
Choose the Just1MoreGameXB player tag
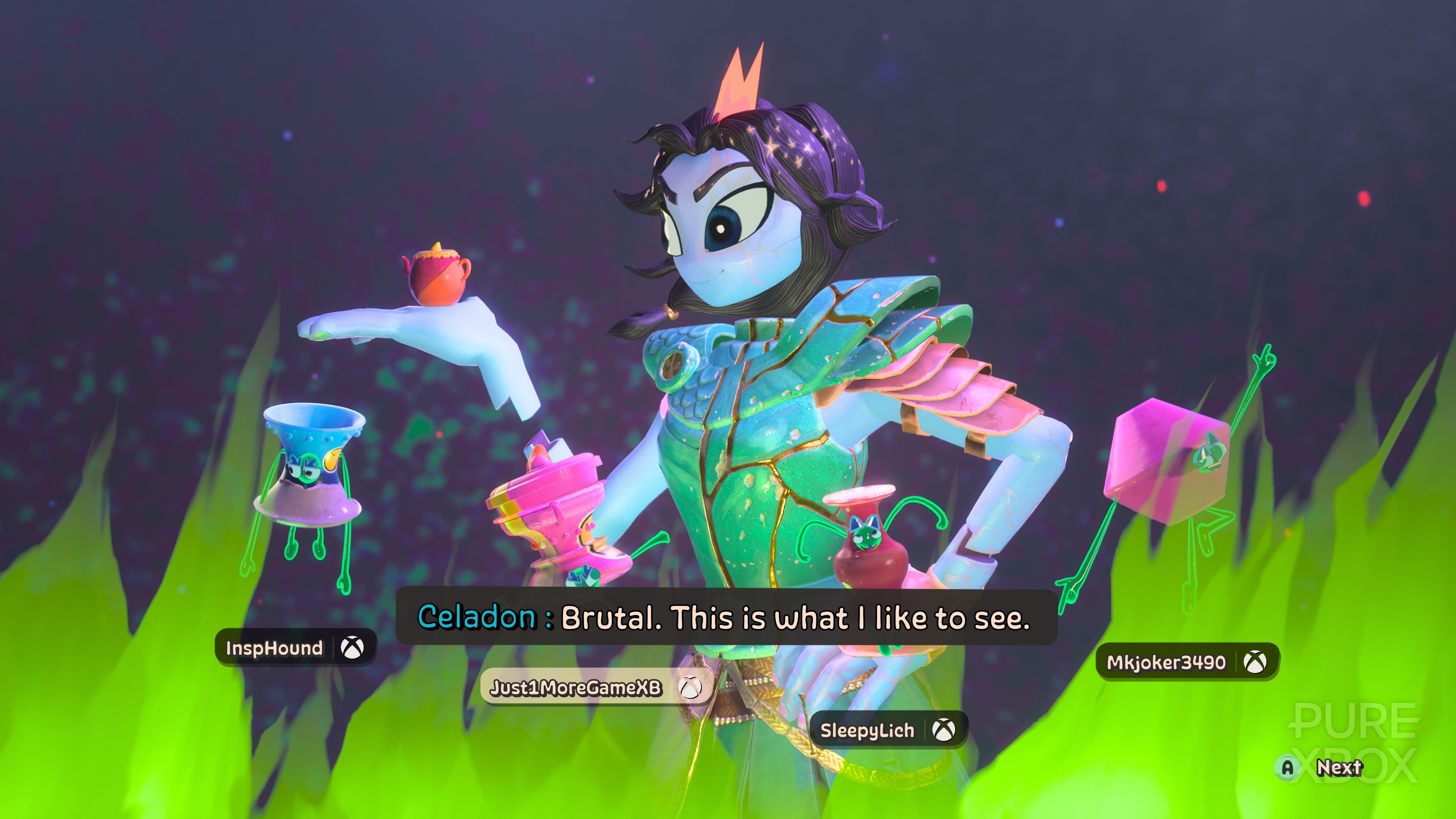tap(595, 687)
